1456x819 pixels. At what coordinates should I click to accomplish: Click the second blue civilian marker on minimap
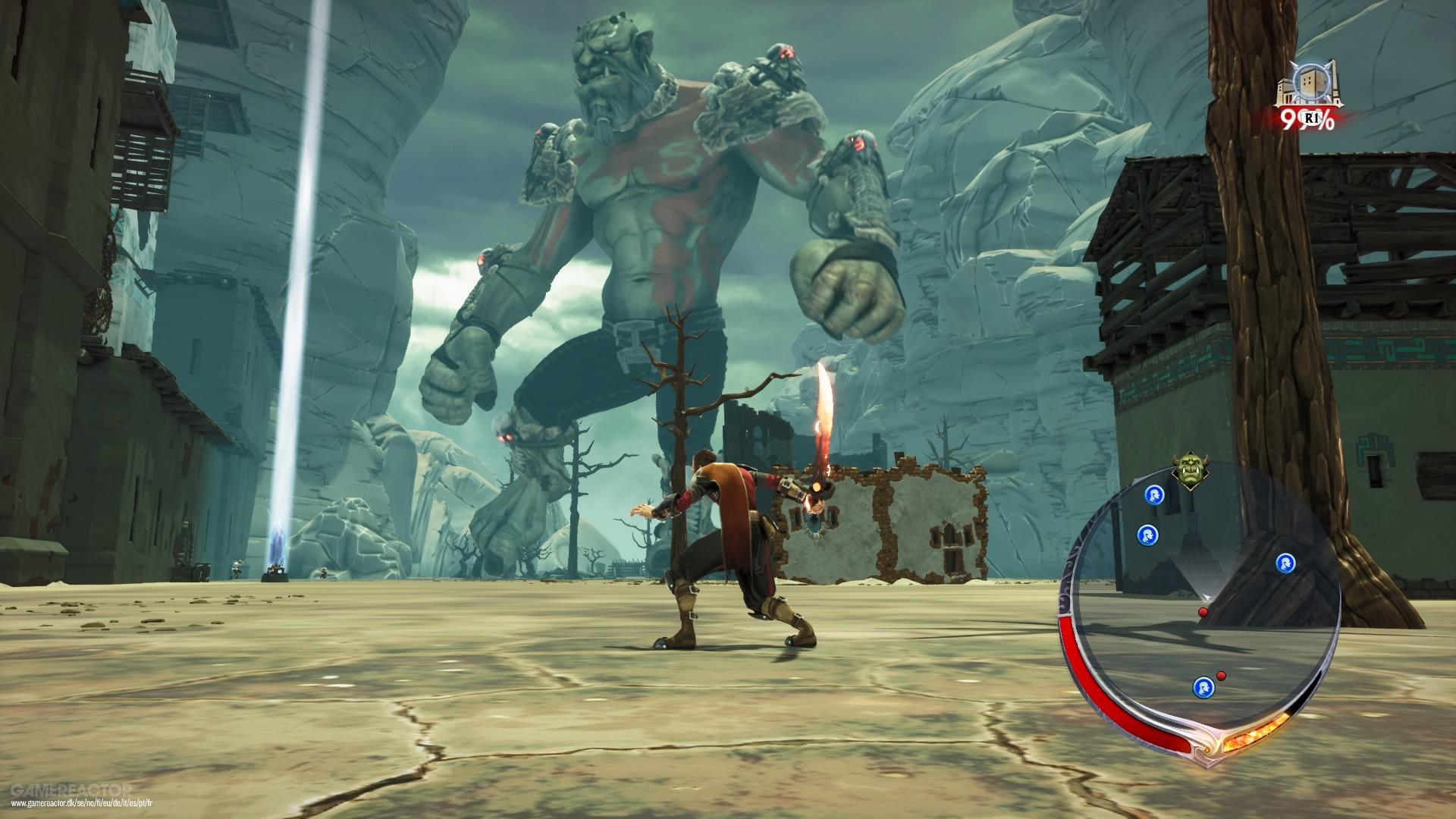pyautogui.click(x=1147, y=535)
